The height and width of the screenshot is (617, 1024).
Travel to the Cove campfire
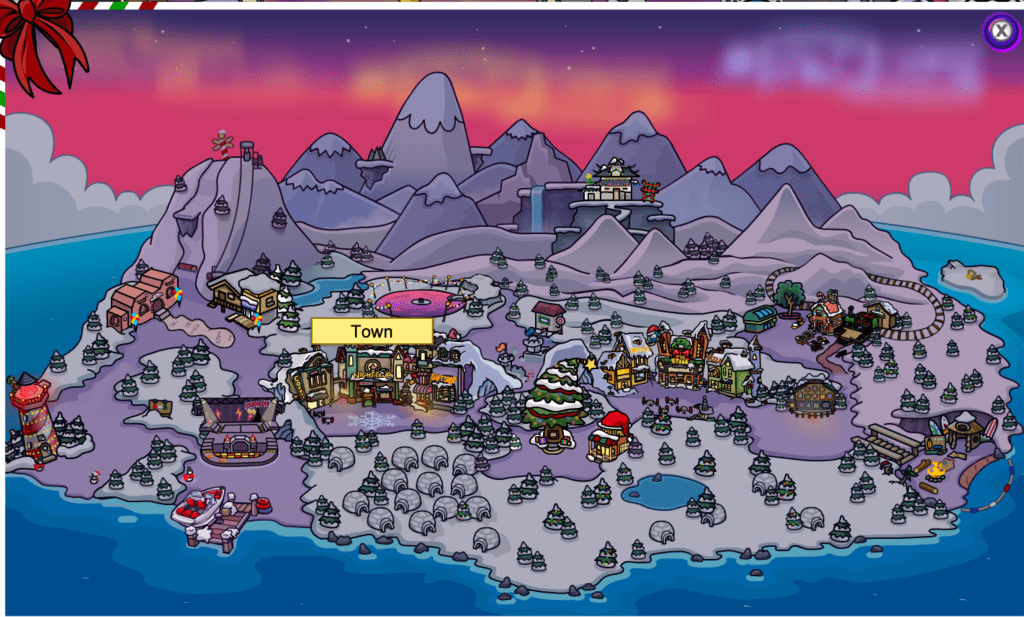point(935,468)
